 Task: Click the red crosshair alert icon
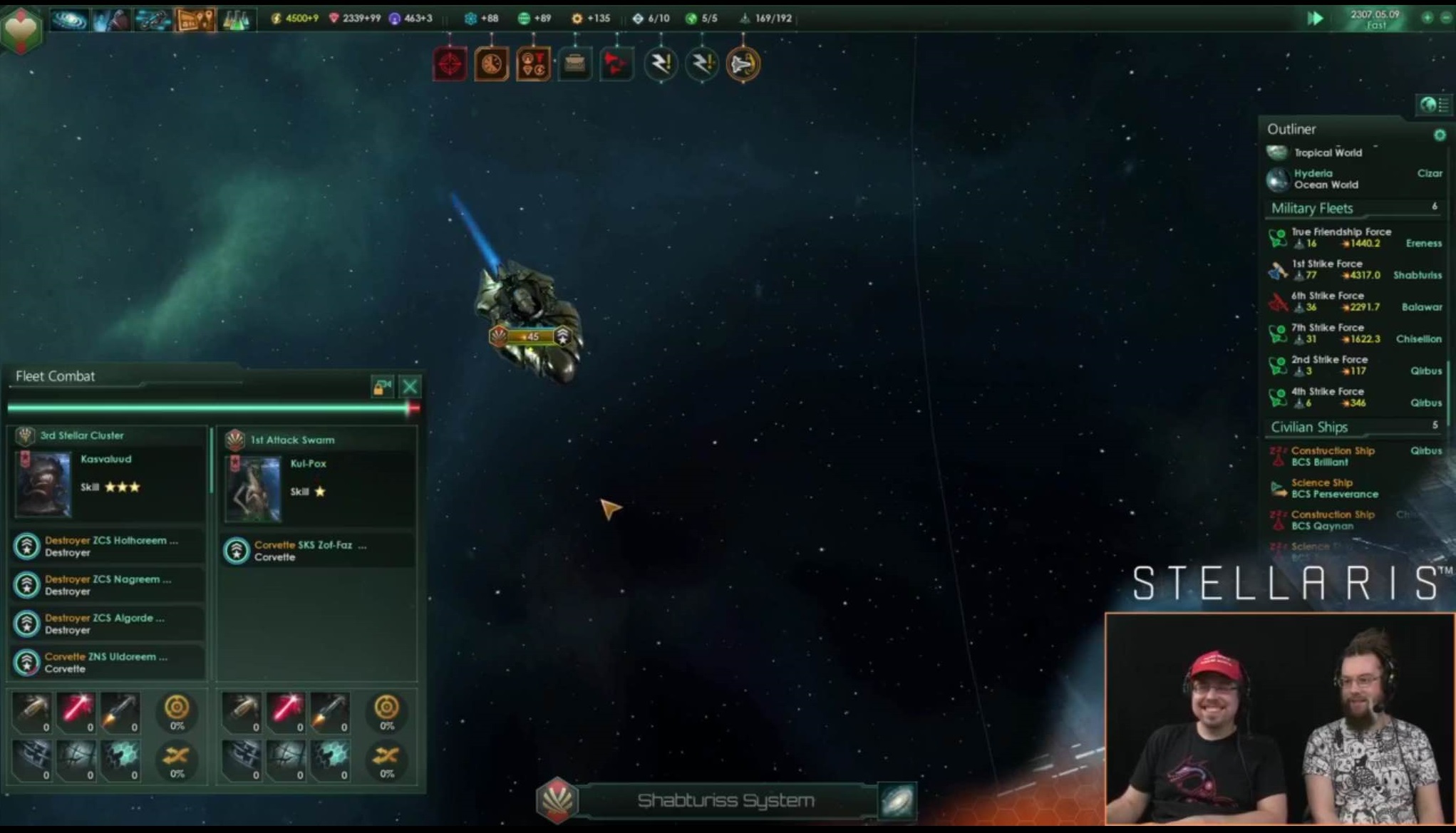[x=450, y=64]
